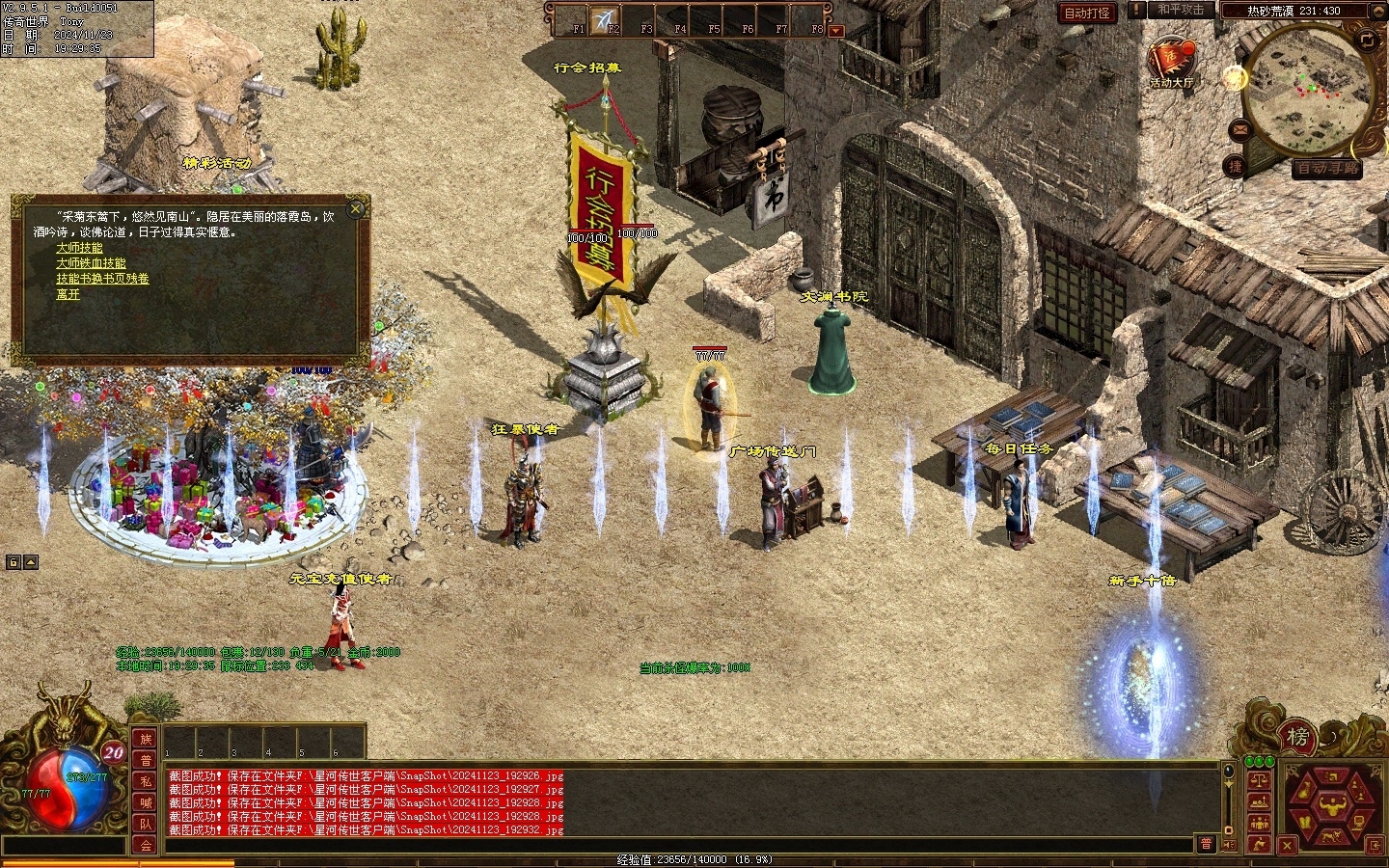The width and height of the screenshot is (1389, 868).
Task: Close the NPC dialogue window
Action: point(356,208)
